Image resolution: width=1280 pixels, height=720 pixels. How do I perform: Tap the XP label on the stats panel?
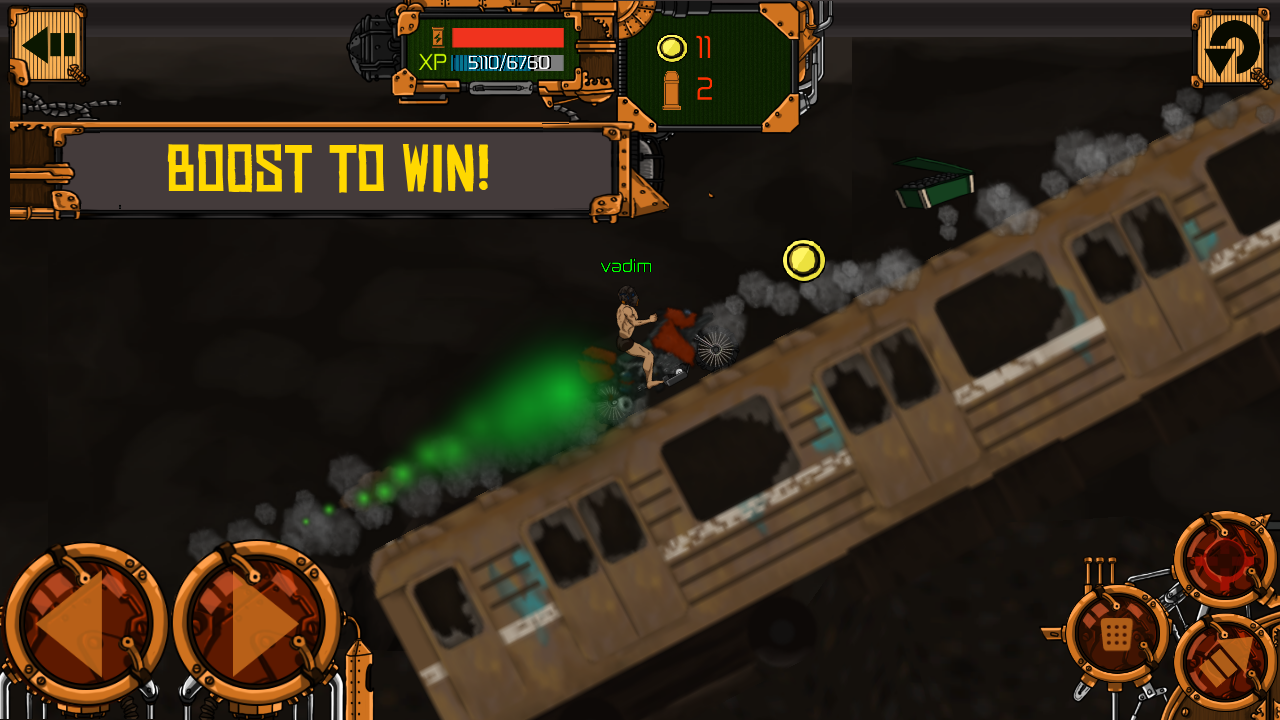pos(433,62)
